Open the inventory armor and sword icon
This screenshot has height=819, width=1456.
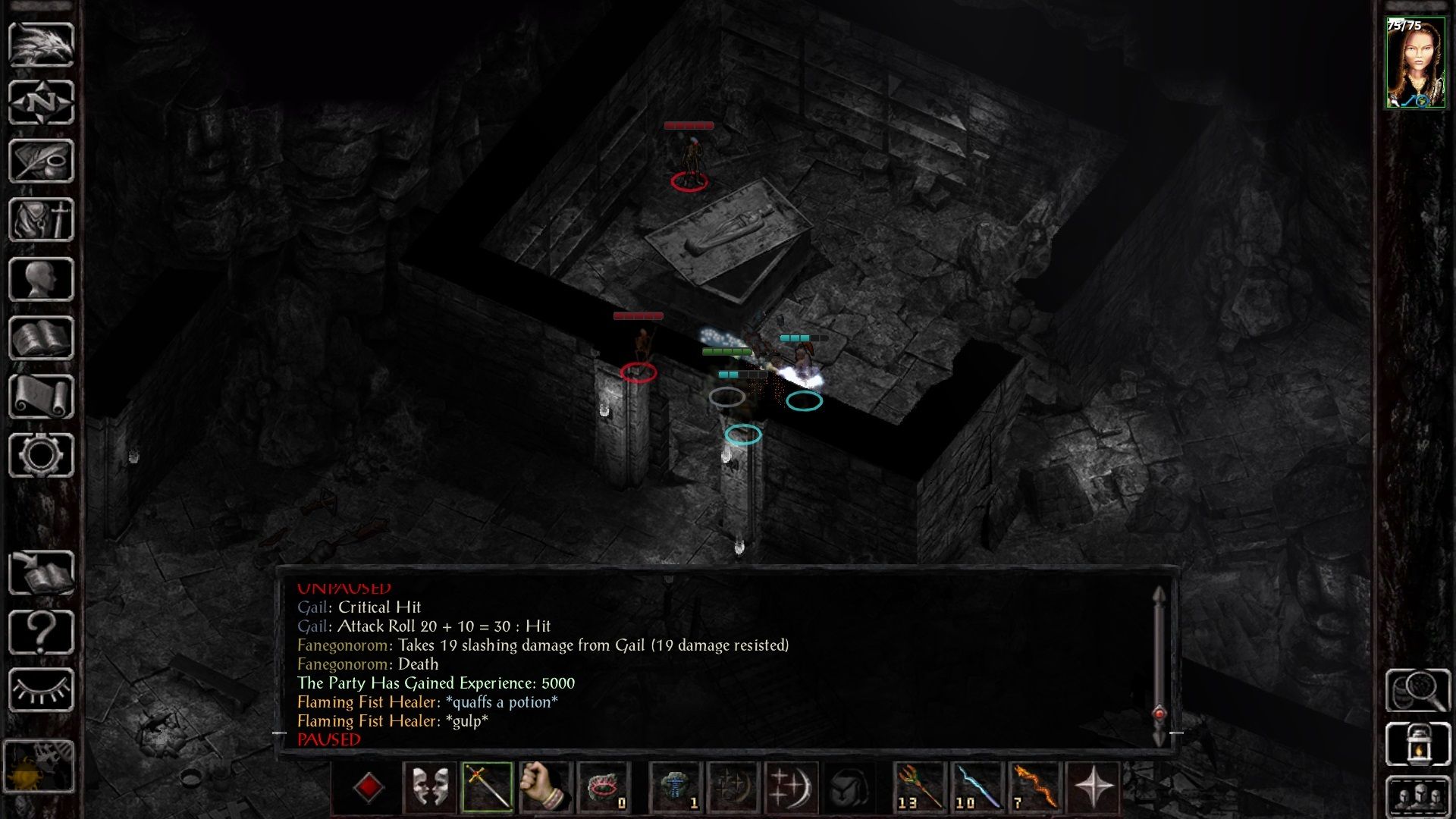point(41,220)
